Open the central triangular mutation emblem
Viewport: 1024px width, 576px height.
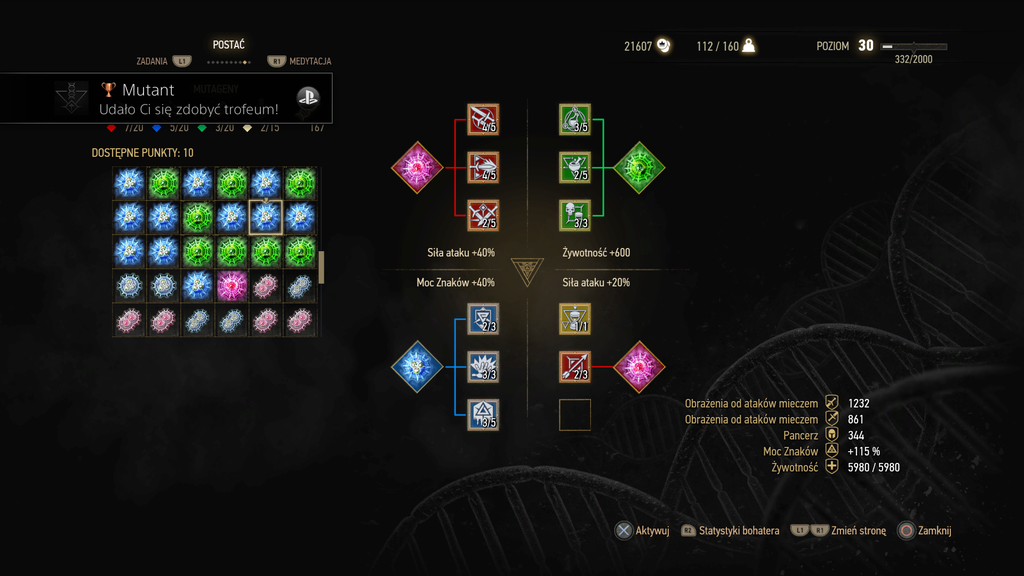click(x=526, y=270)
